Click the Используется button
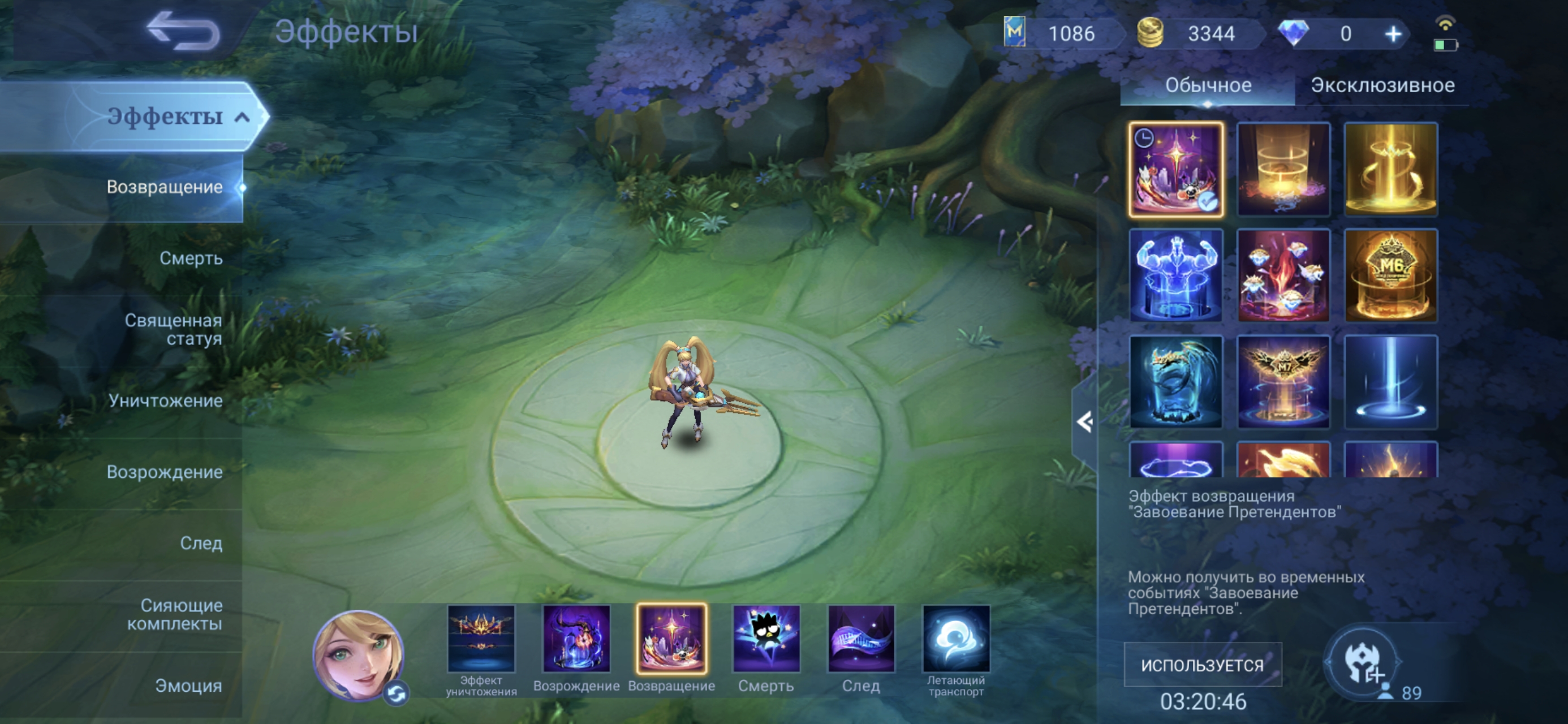The image size is (1568, 724). (1202, 665)
